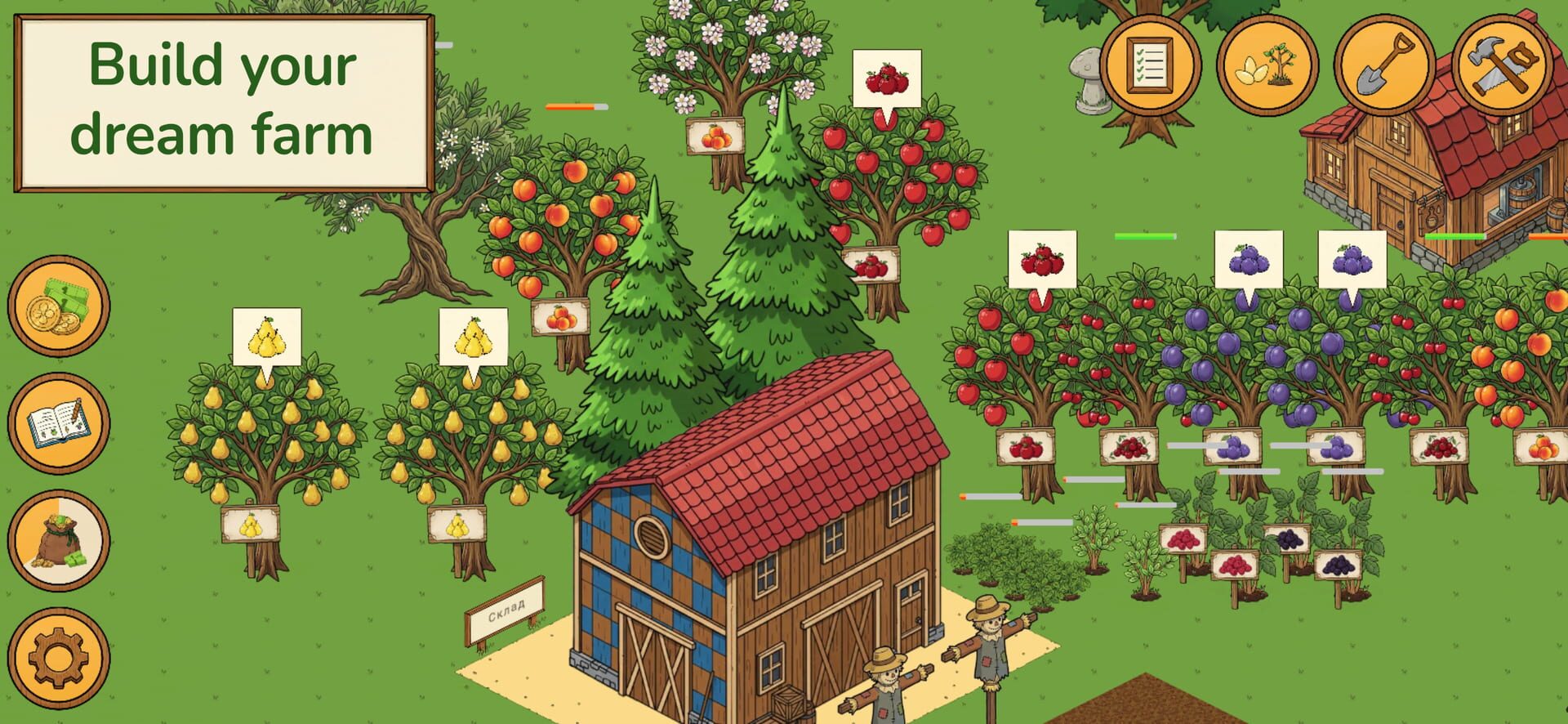Select the raspberry bush sign
Screen dimensions: 1568x724
click(x=1183, y=539)
